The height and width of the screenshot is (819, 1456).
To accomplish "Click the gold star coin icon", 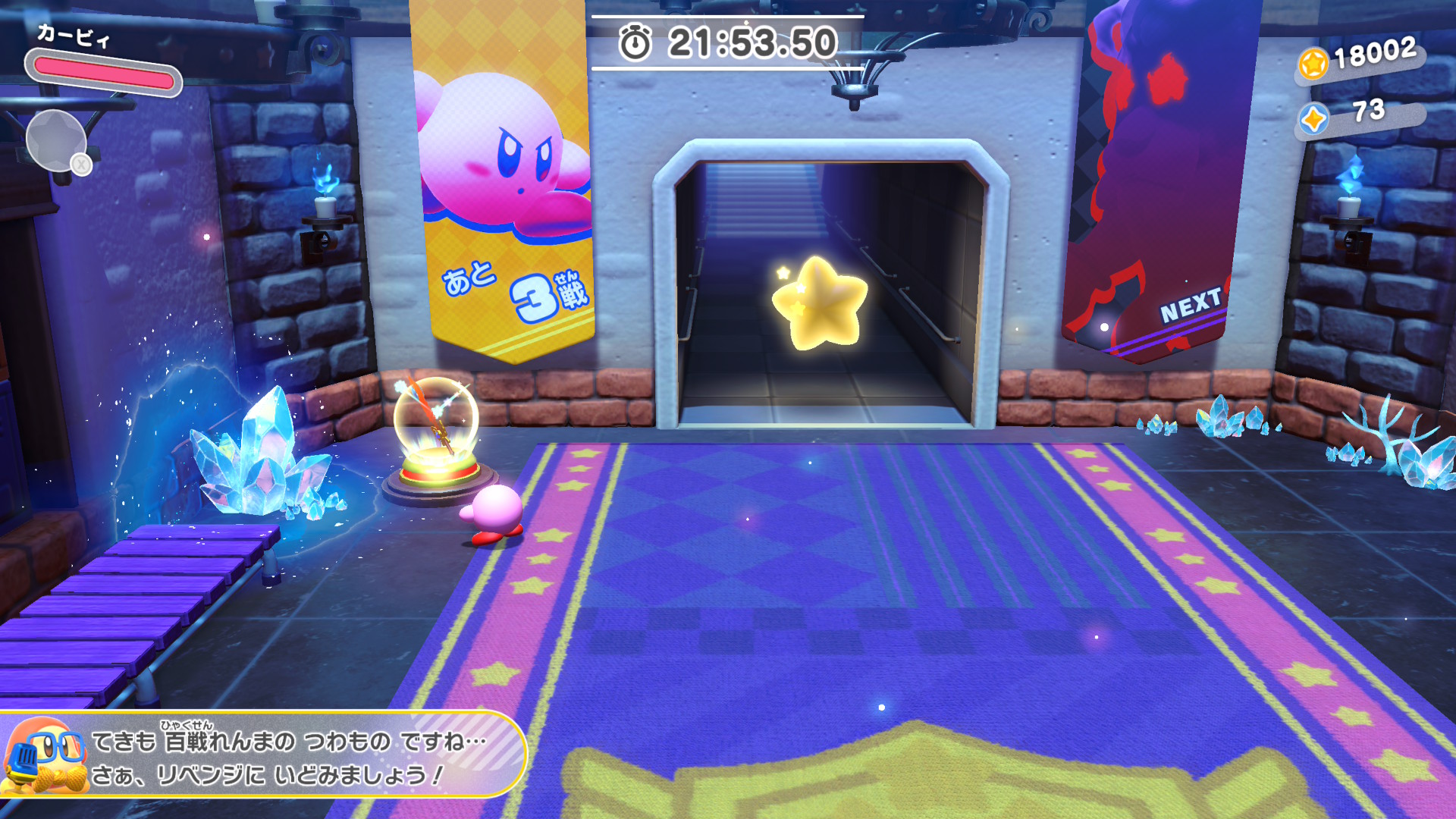I will click(x=1313, y=64).
